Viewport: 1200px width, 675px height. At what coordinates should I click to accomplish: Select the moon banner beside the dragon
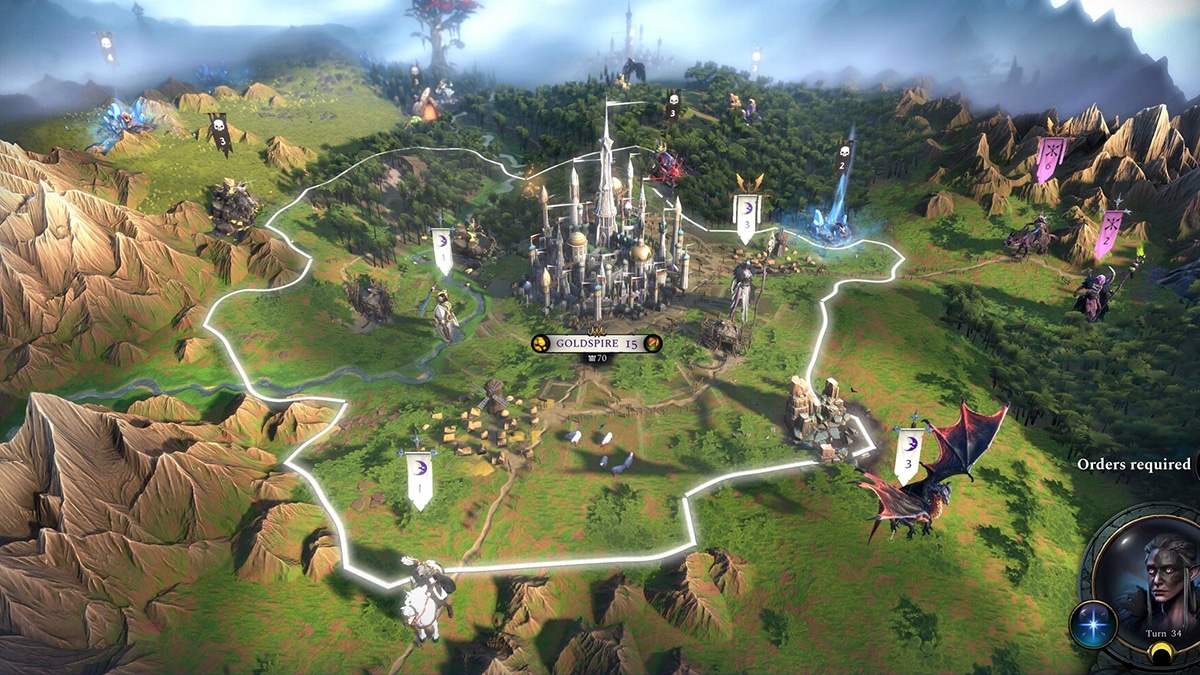tap(909, 455)
